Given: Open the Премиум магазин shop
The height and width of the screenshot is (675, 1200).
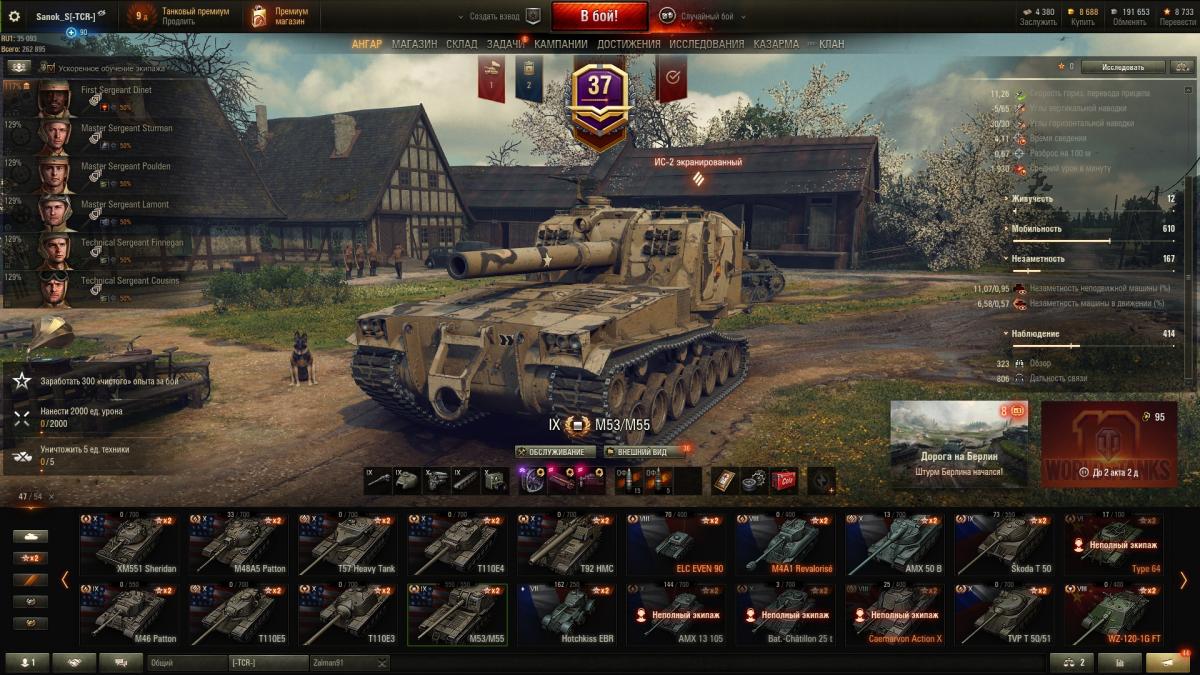Looking at the screenshot, I should [x=280, y=16].
